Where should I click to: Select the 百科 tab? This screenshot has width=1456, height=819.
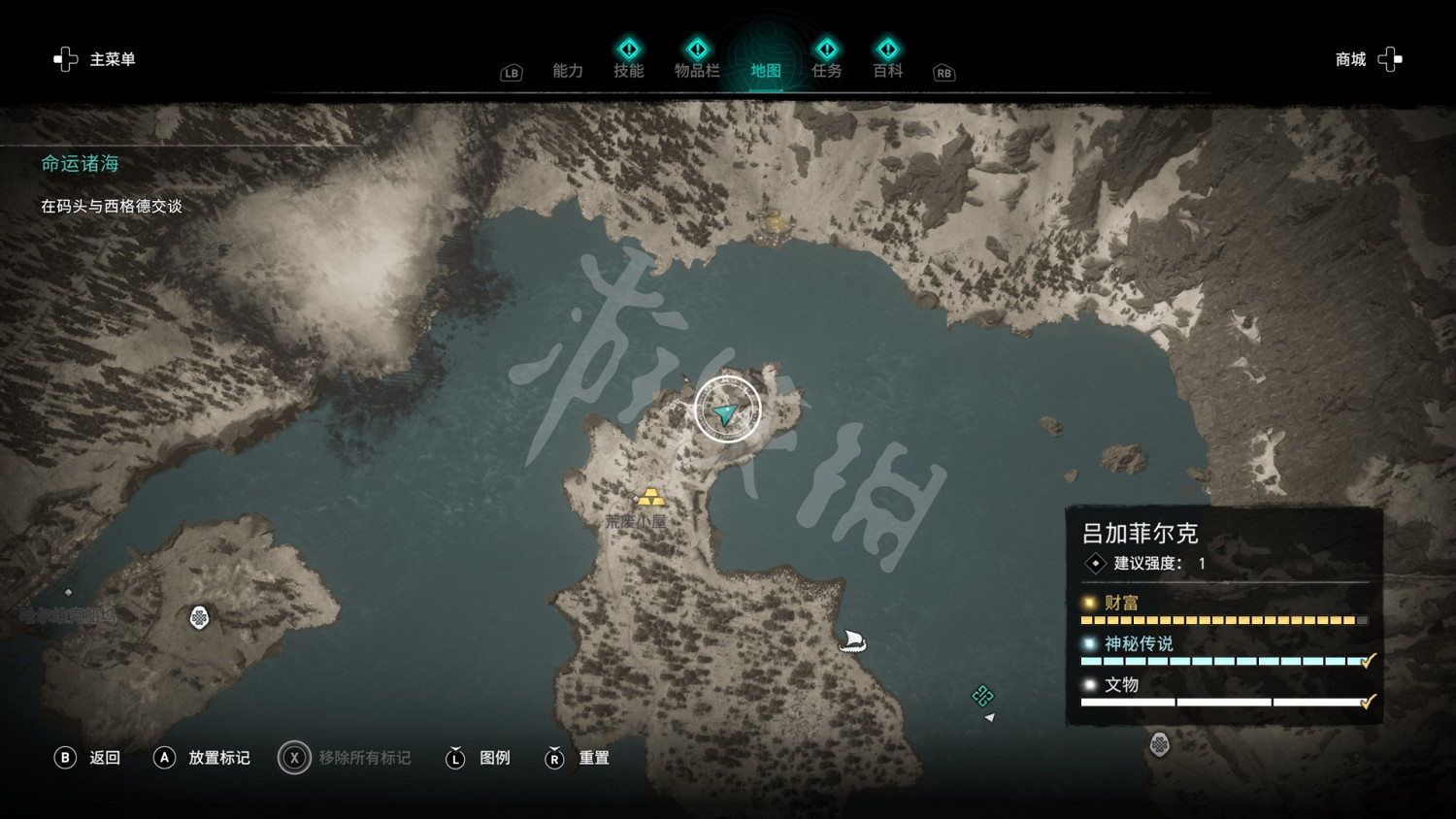[x=887, y=70]
